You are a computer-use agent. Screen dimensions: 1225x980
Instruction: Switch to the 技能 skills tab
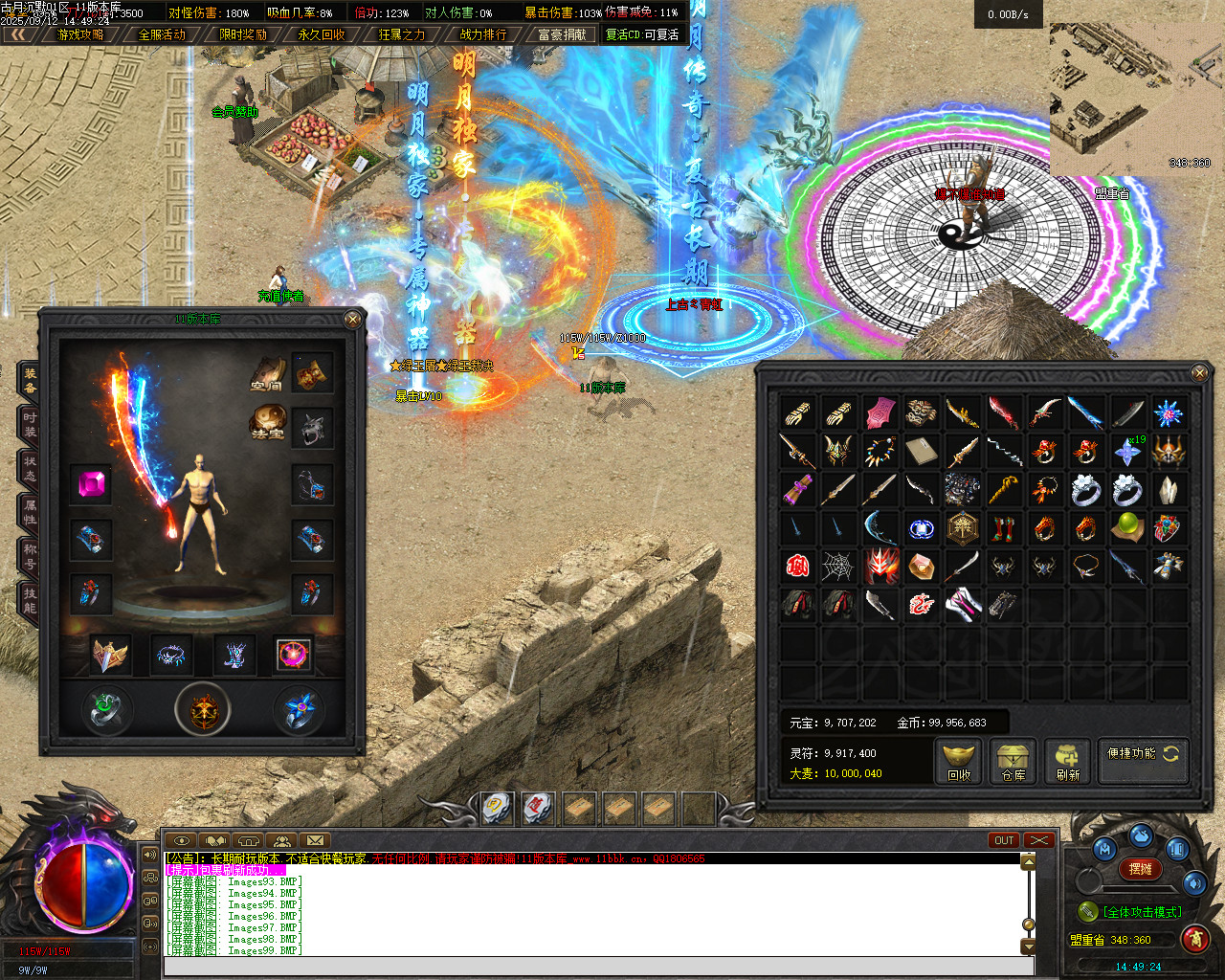pyautogui.click(x=30, y=599)
